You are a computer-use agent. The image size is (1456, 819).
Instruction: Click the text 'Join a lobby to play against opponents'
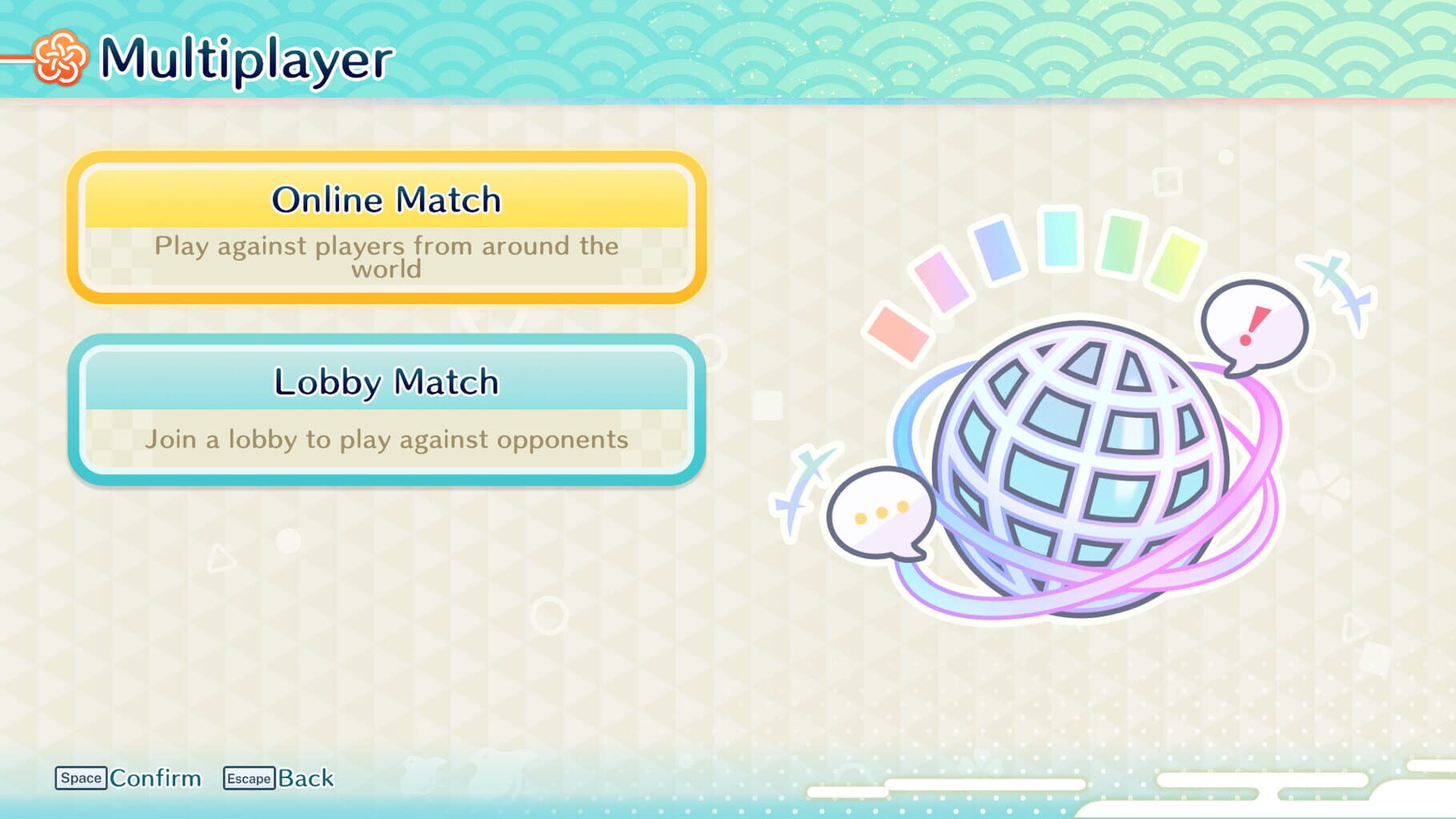386,437
